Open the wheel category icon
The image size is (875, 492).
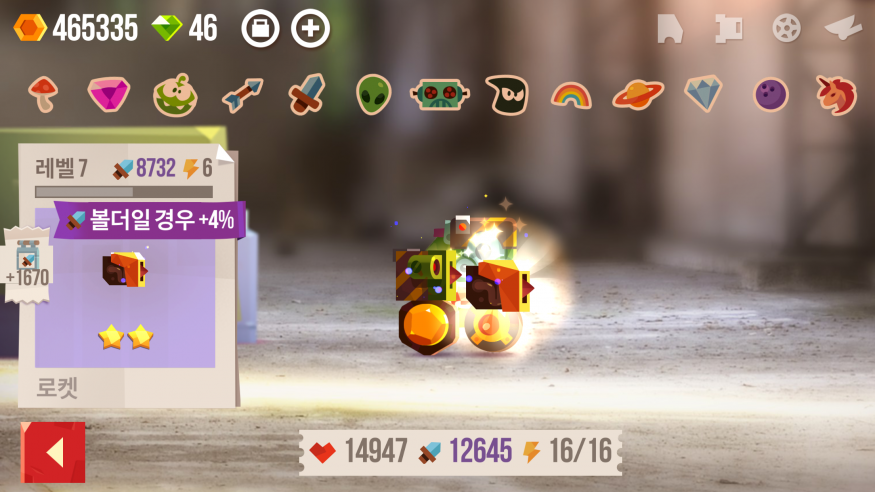coord(786,28)
